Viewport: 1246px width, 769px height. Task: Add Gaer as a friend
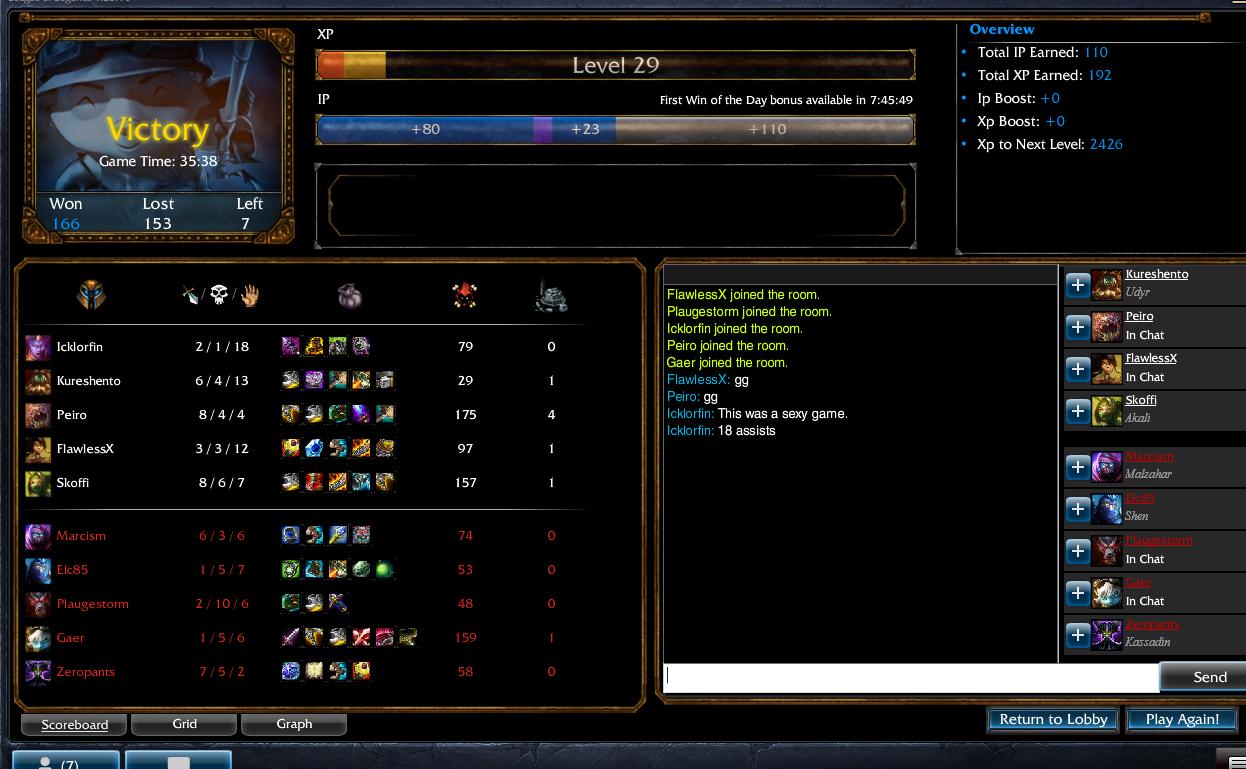point(1077,593)
